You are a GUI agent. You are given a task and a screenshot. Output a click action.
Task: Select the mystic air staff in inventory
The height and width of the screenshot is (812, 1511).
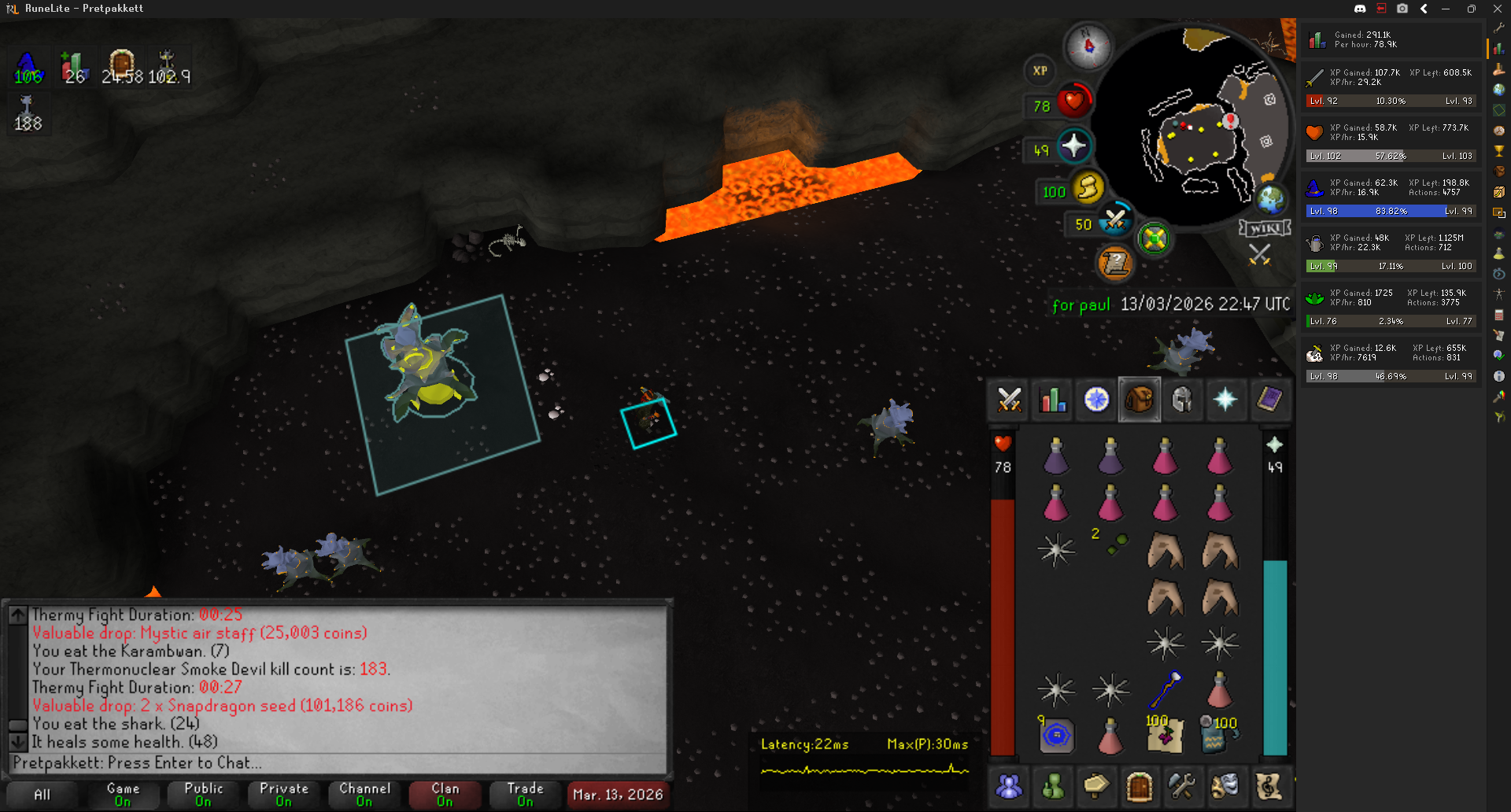pyautogui.click(x=1166, y=689)
